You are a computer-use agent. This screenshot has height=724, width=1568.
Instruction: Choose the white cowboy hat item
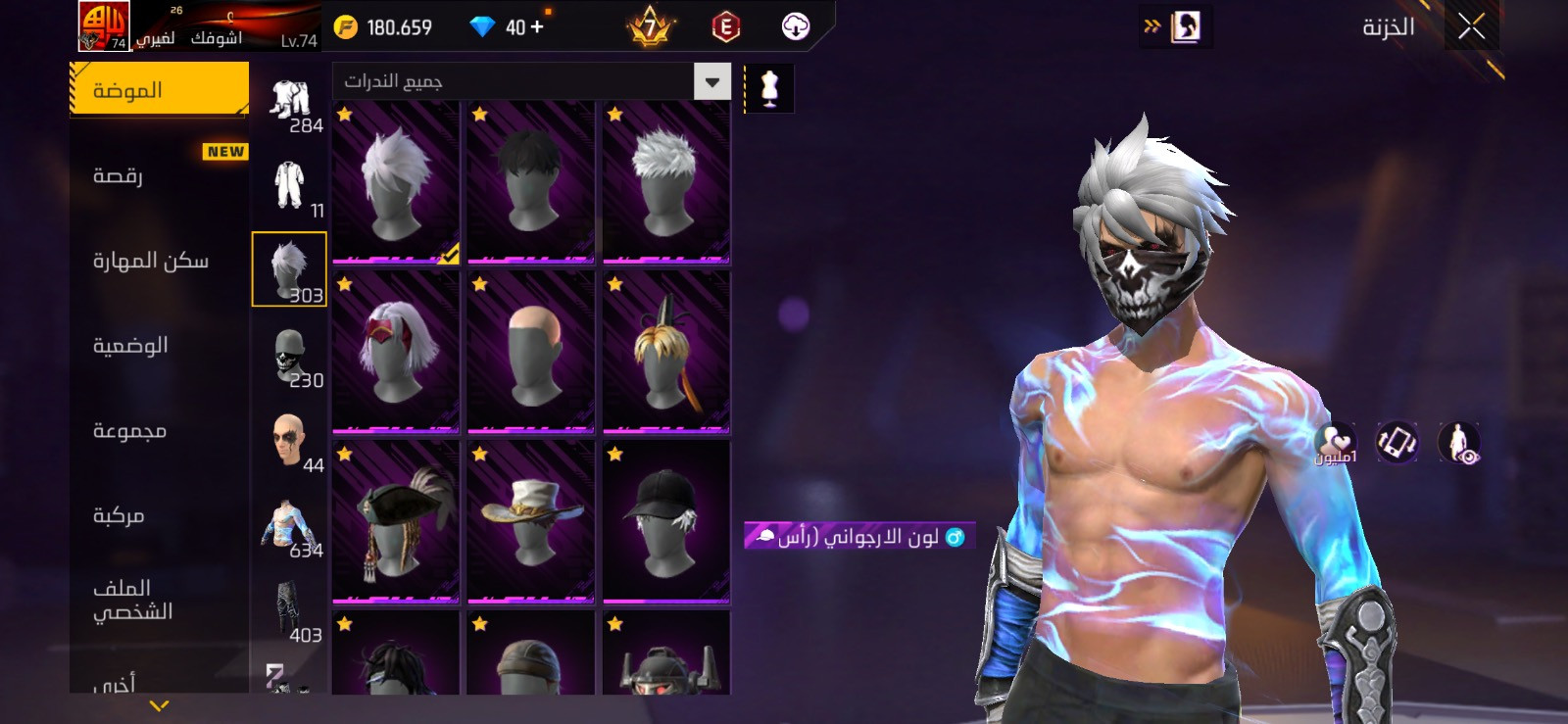click(x=530, y=522)
